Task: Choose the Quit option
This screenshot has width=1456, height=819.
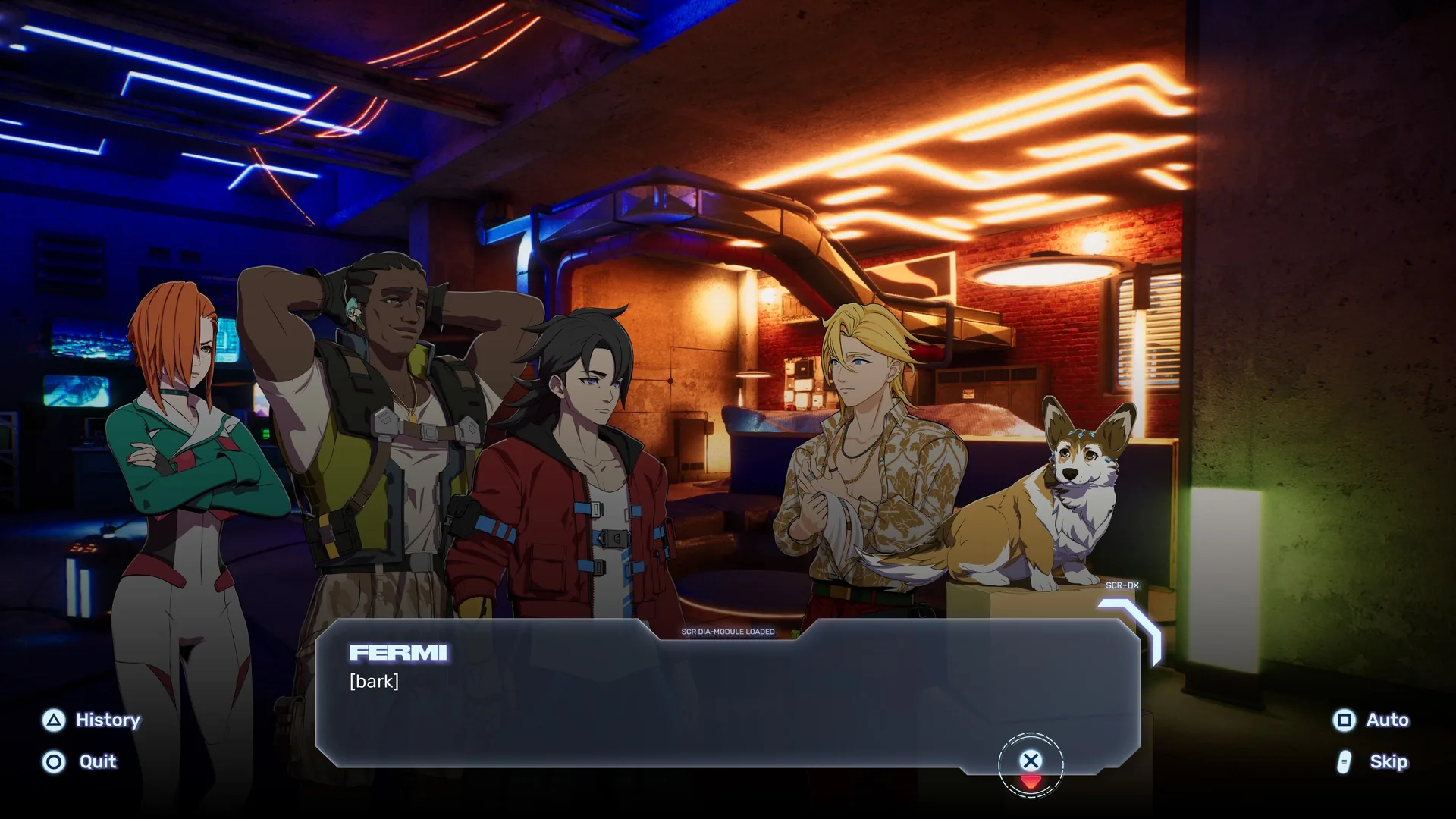Action: (80, 761)
